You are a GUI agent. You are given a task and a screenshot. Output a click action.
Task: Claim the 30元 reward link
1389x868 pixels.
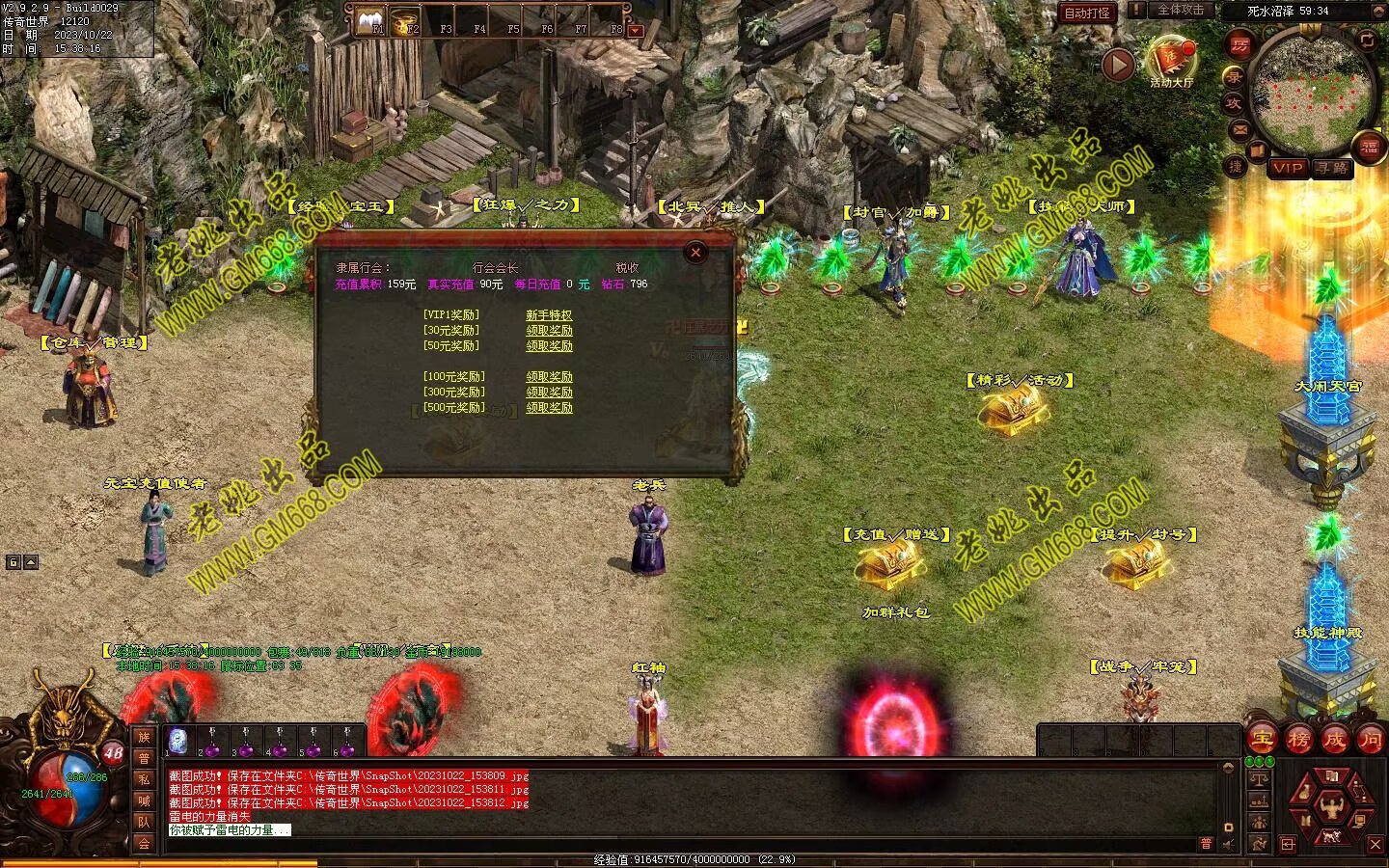(549, 331)
